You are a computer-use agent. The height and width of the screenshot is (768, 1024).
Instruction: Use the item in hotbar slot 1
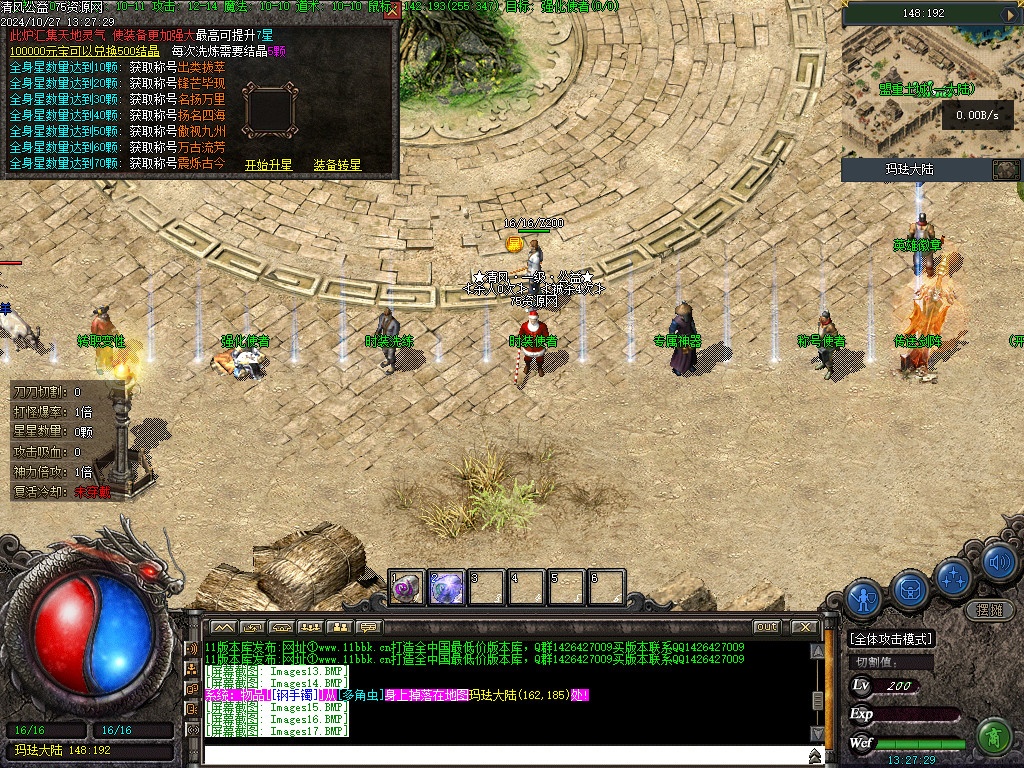point(407,588)
